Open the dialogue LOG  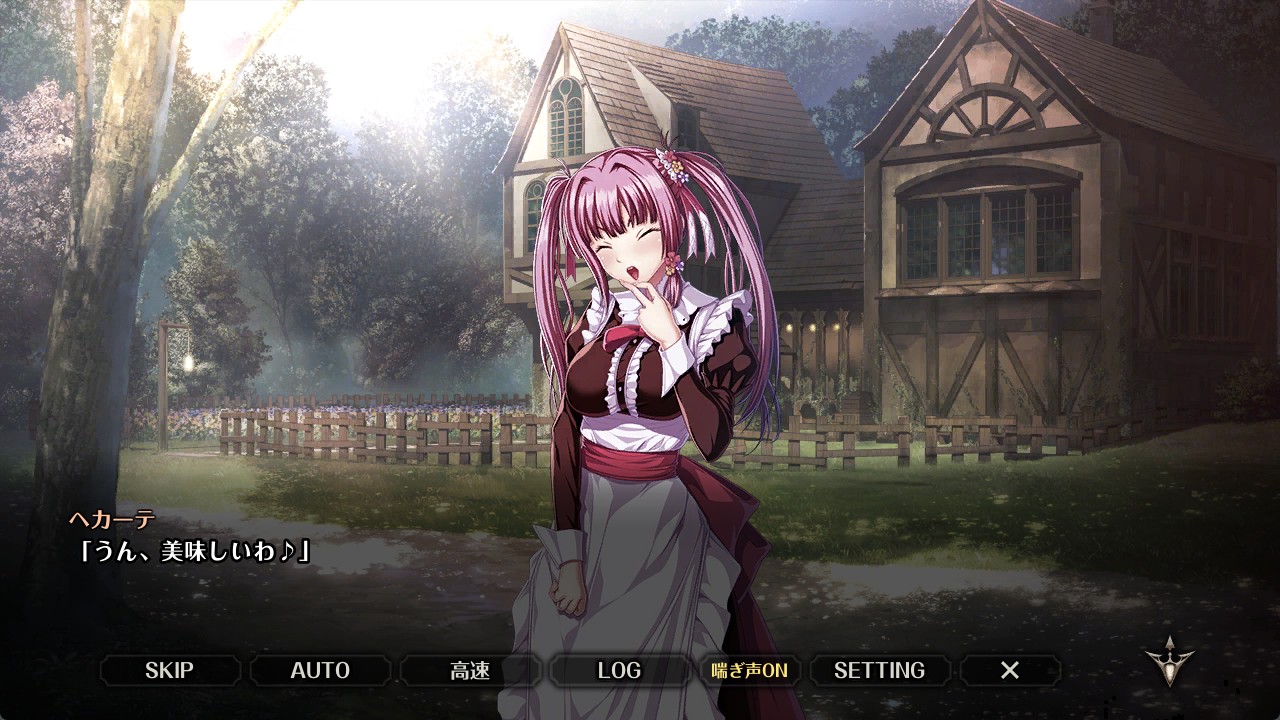pyautogui.click(x=619, y=670)
